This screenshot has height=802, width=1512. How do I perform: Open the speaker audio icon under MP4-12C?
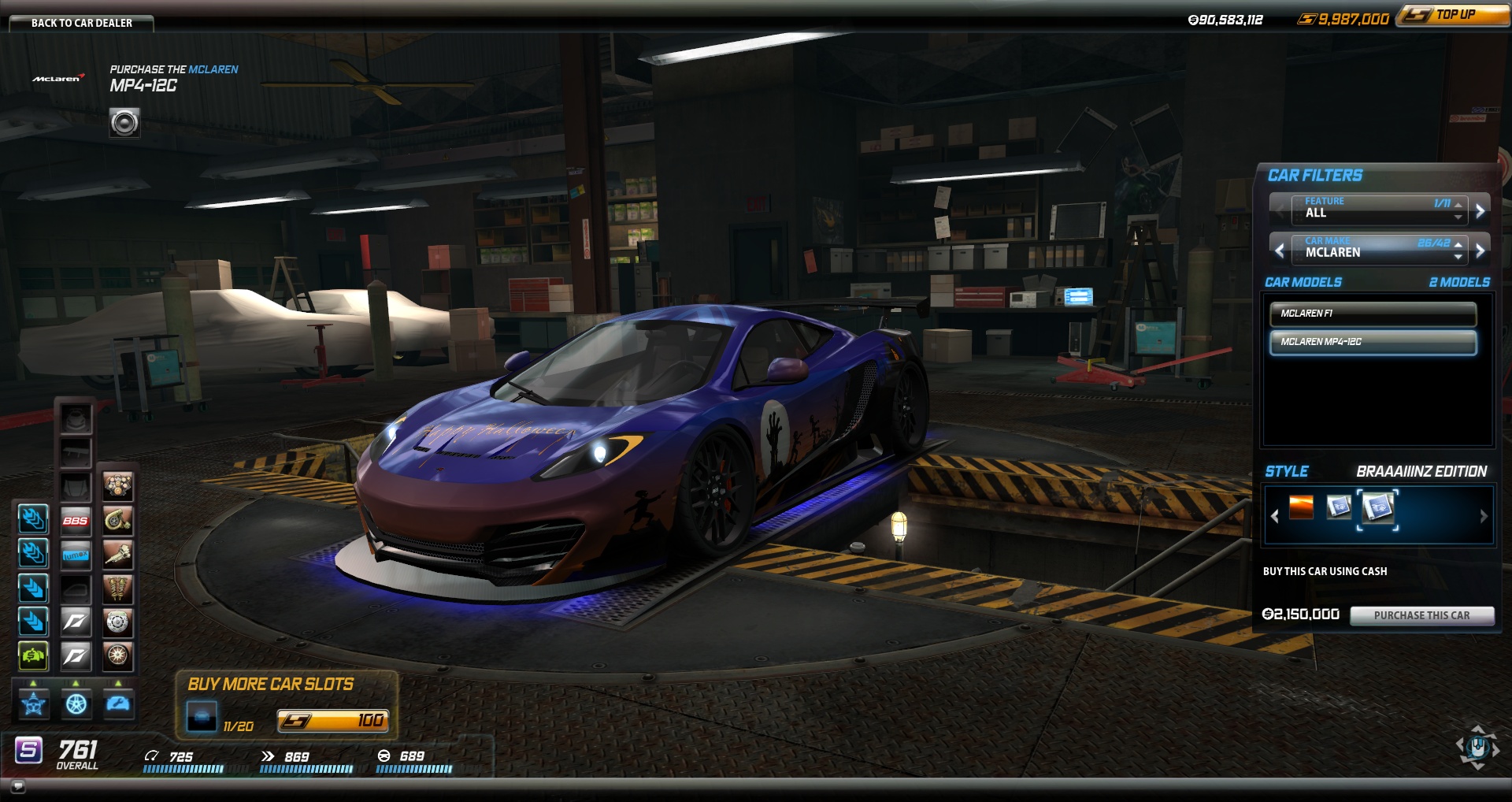[x=124, y=123]
